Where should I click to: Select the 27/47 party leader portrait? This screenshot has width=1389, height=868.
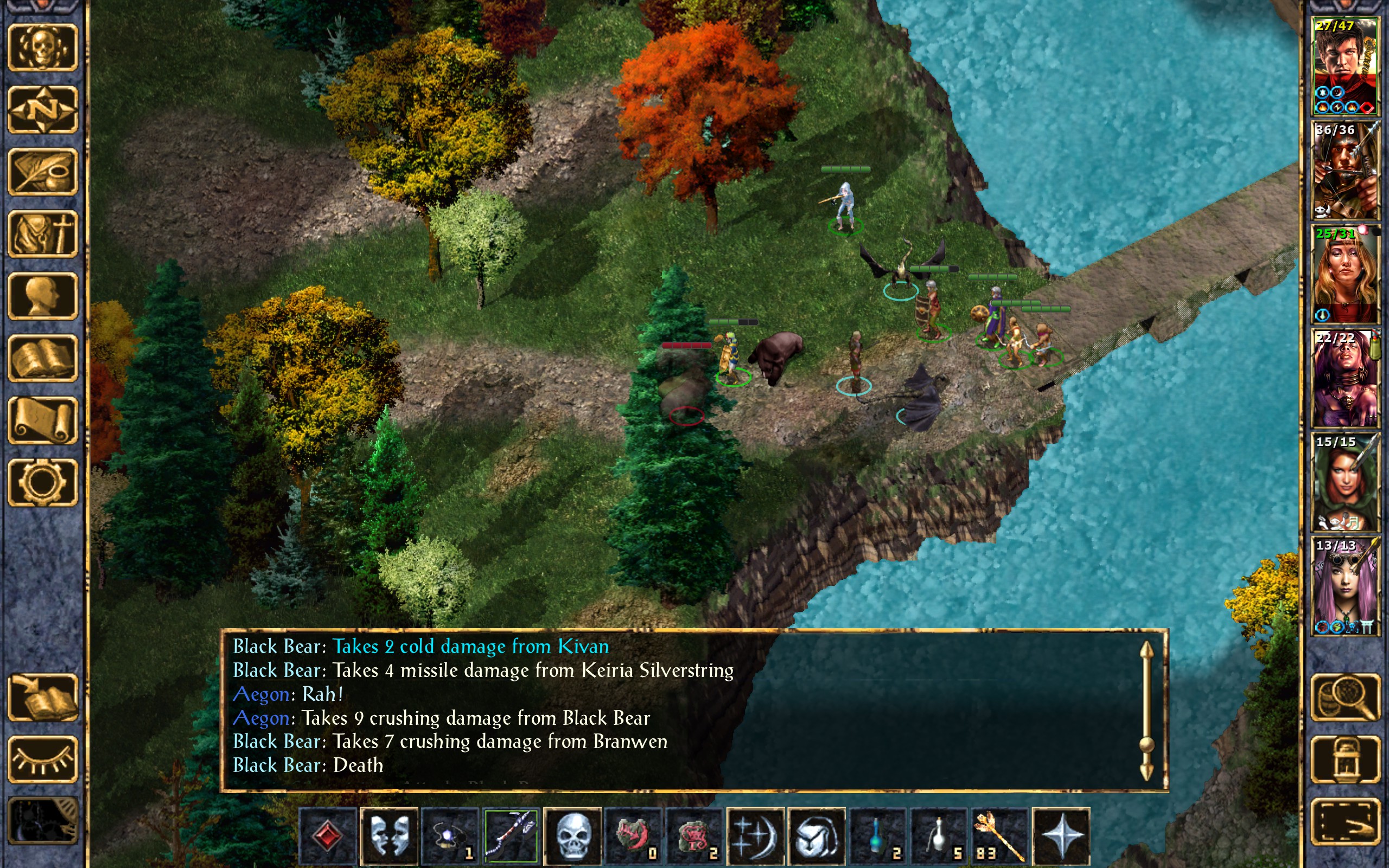tap(1346, 66)
